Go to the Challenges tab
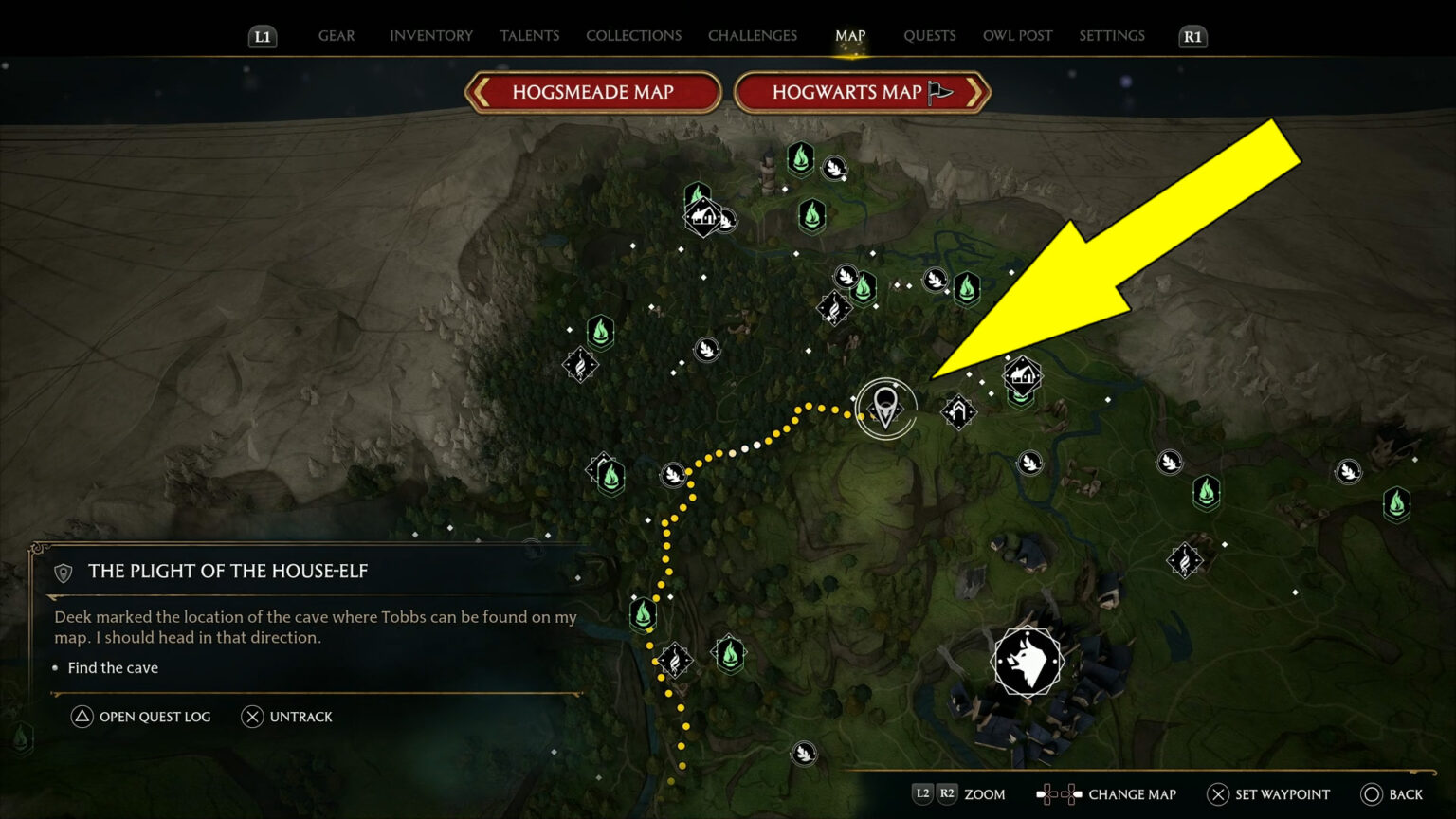 (753, 36)
